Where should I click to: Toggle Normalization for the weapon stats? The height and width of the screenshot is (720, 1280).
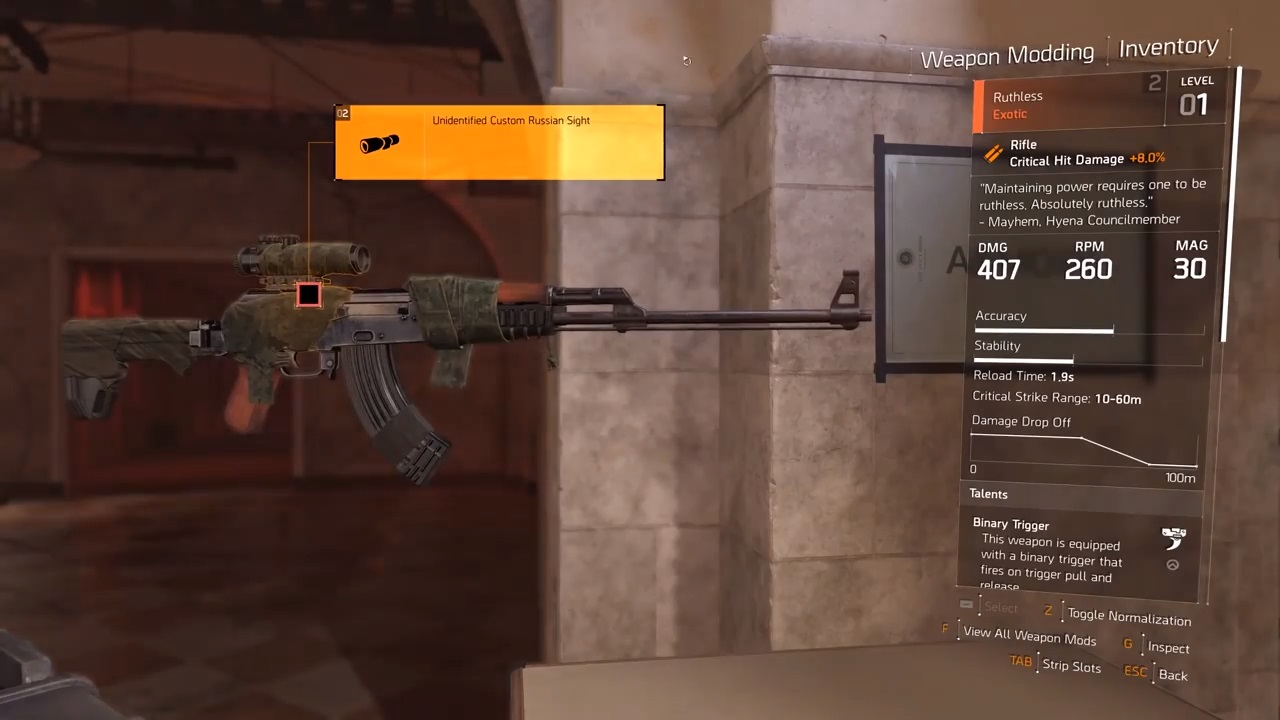click(1129, 618)
